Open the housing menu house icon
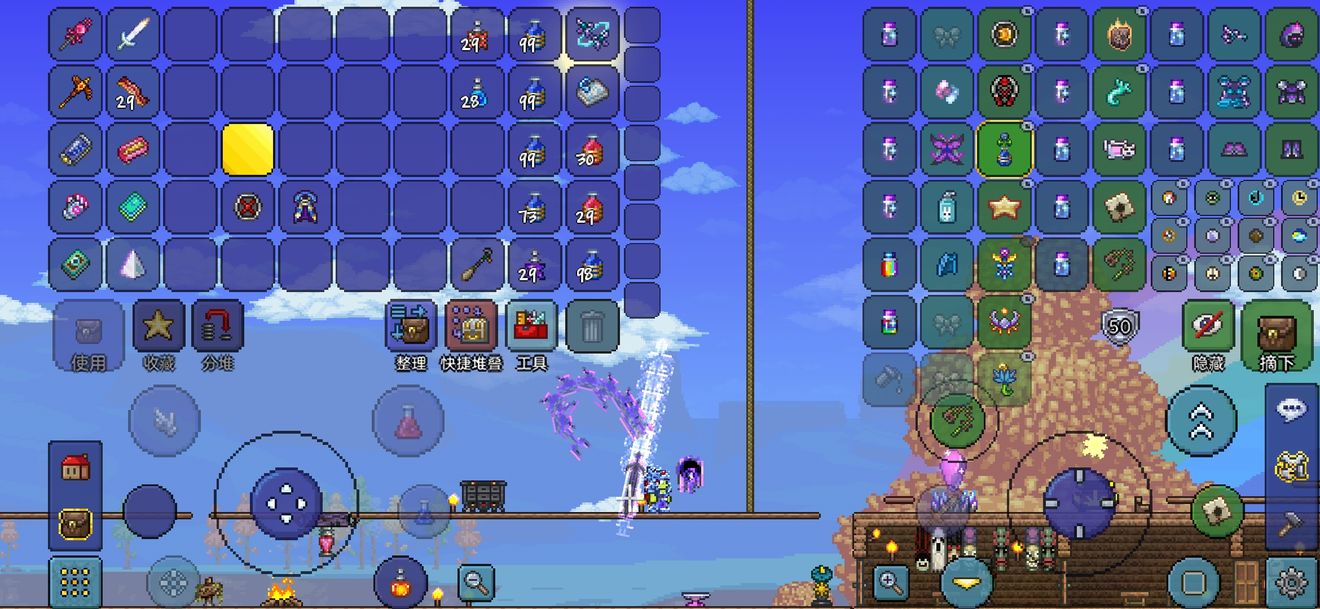 76,467
